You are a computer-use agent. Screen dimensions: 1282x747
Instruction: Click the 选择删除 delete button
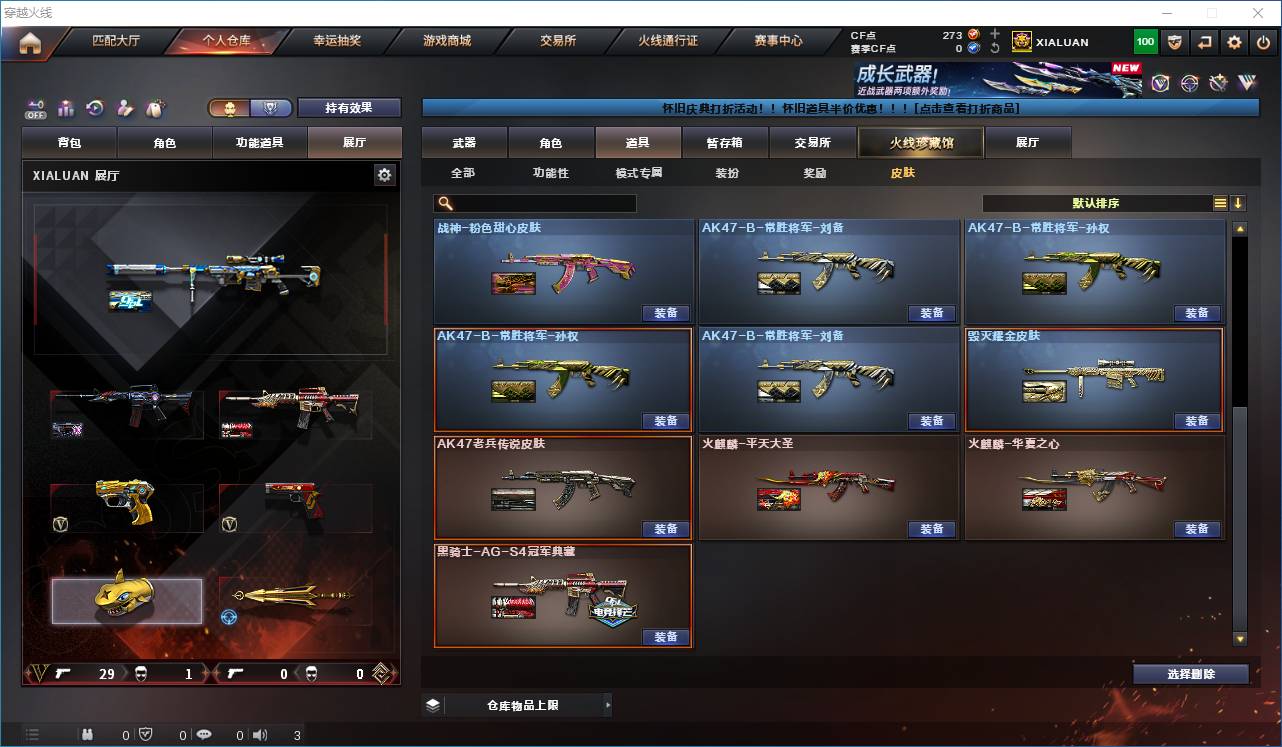(x=1190, y=674)
